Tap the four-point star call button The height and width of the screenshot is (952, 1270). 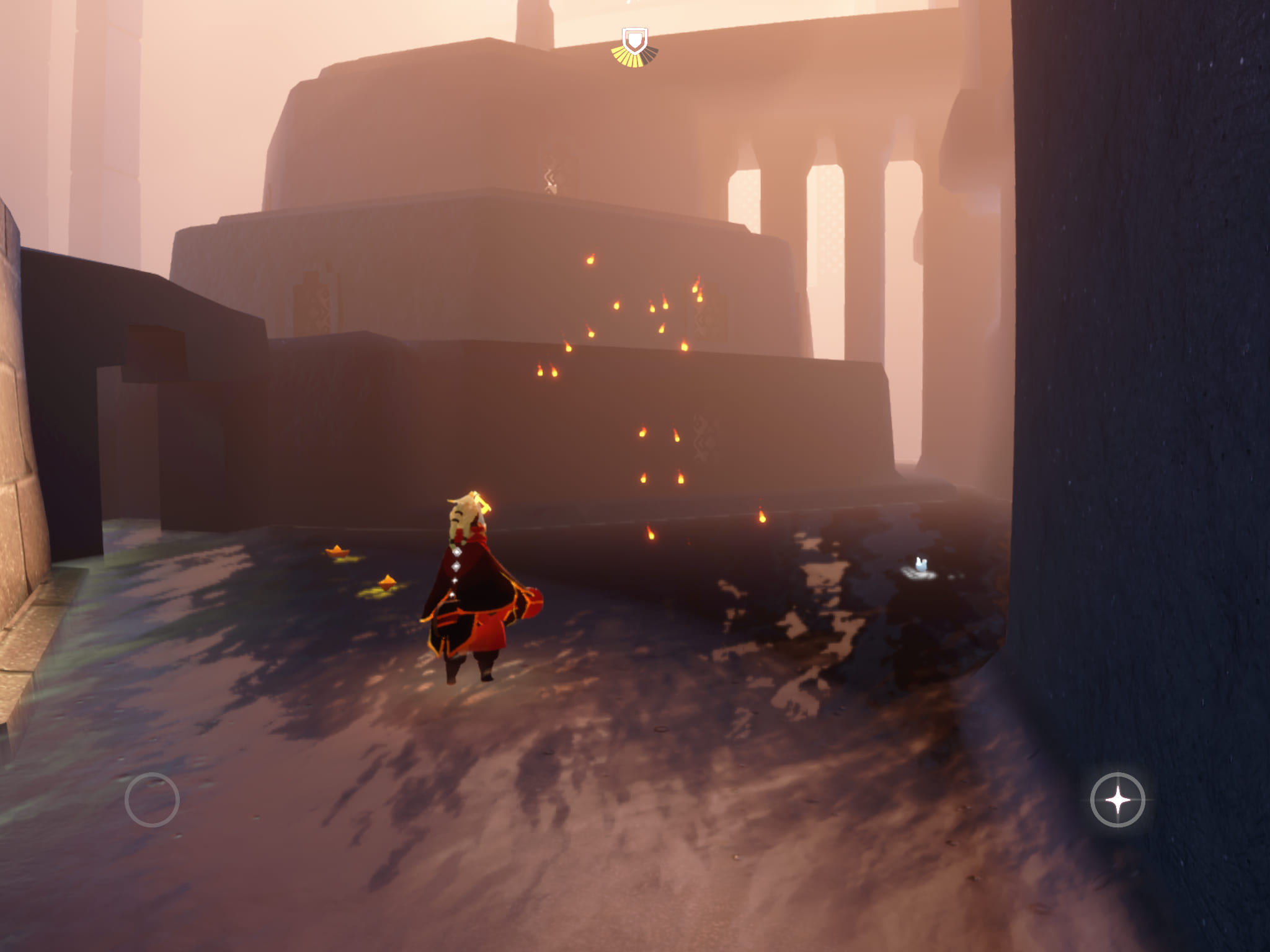pyautogui.click(x=1117, y=800)
